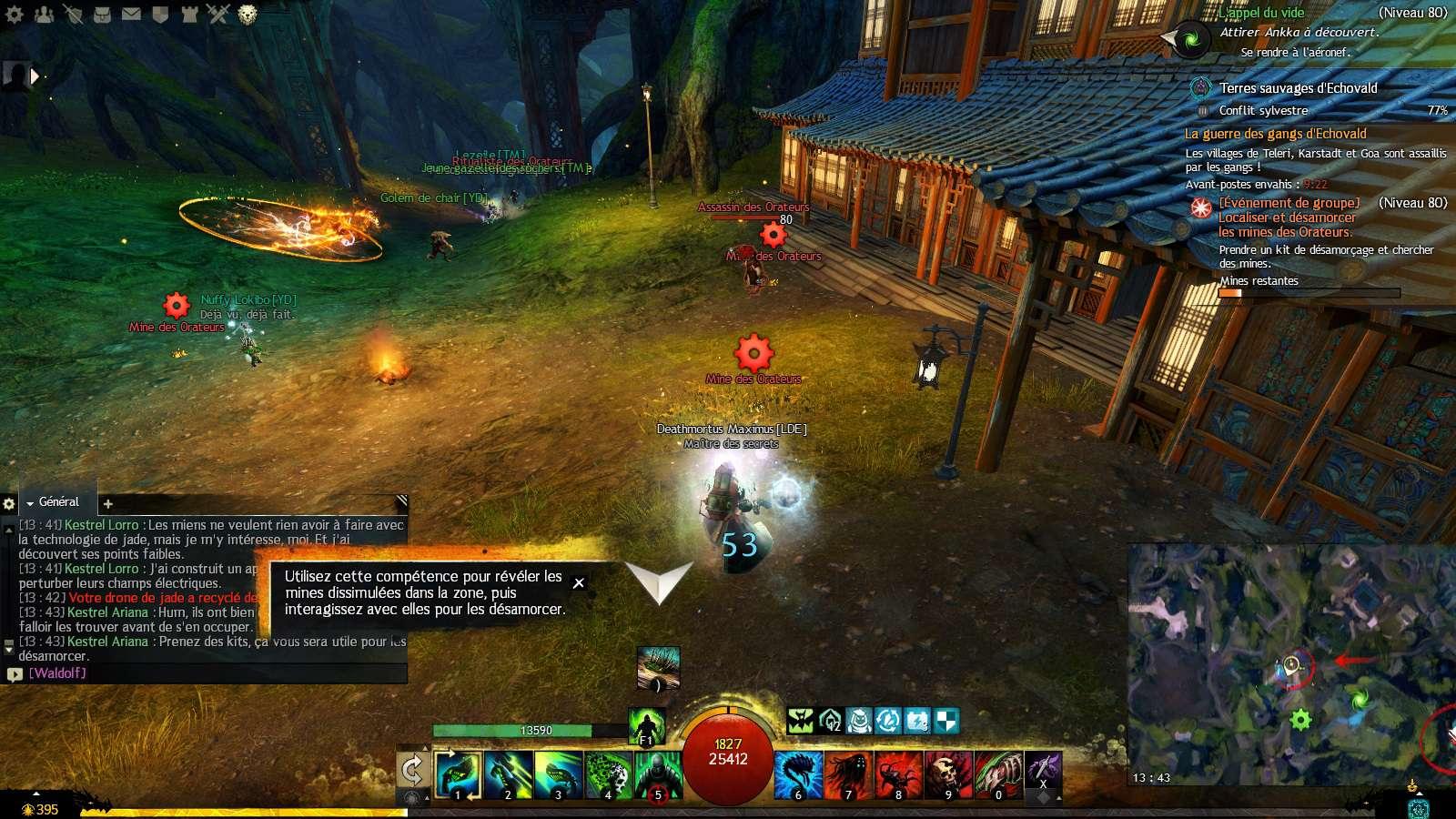Select the Orateurs mines group event objective

tap(1287, 217)
